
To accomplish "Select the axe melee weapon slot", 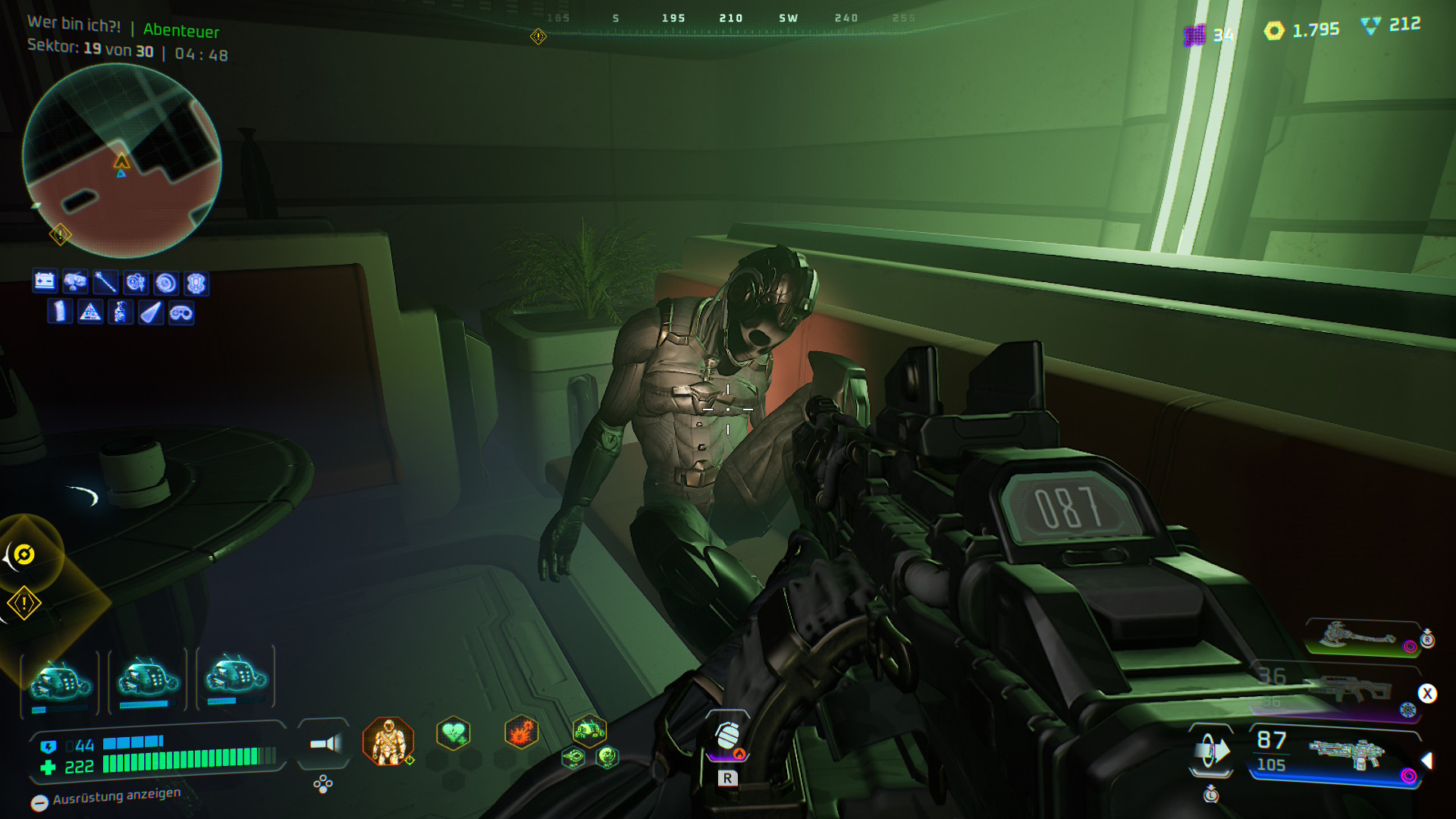I will [x=1357, y=635].
